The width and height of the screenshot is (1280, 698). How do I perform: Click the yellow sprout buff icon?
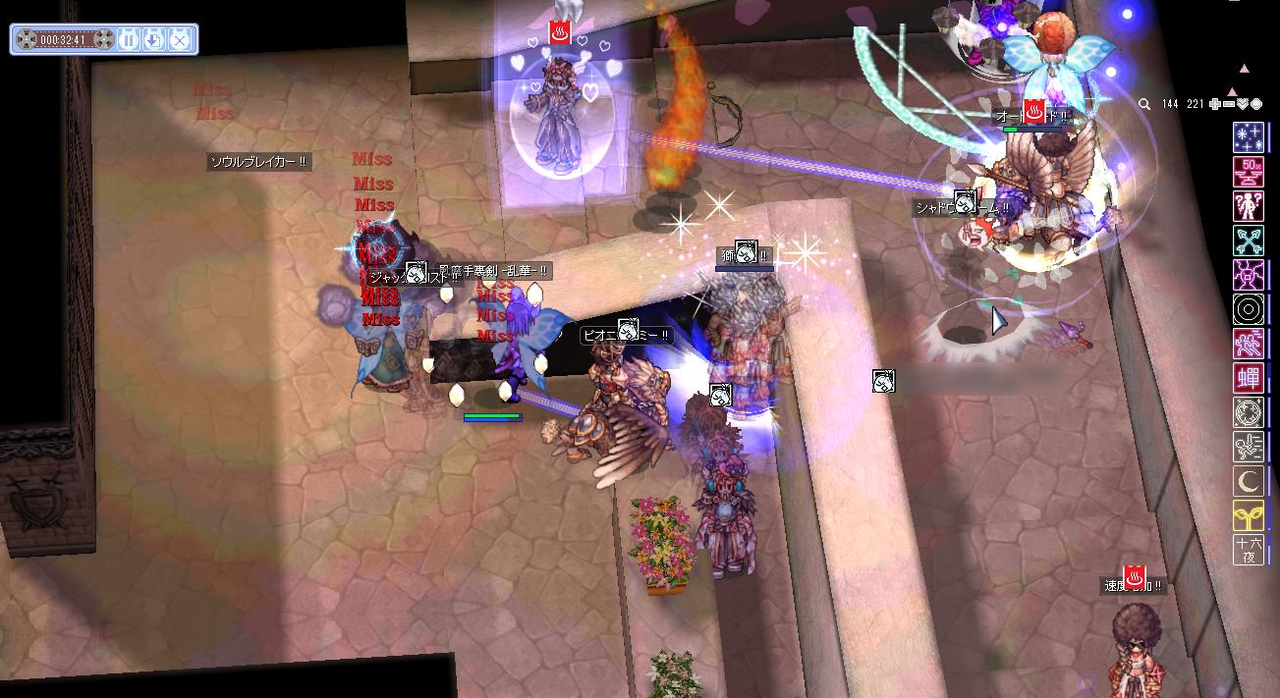(1248, 515)
